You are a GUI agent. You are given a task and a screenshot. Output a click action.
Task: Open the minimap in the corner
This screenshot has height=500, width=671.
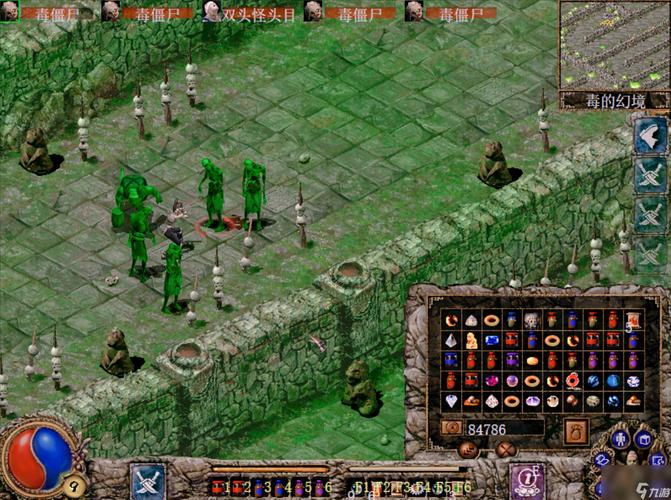click(x=613, y=45)
